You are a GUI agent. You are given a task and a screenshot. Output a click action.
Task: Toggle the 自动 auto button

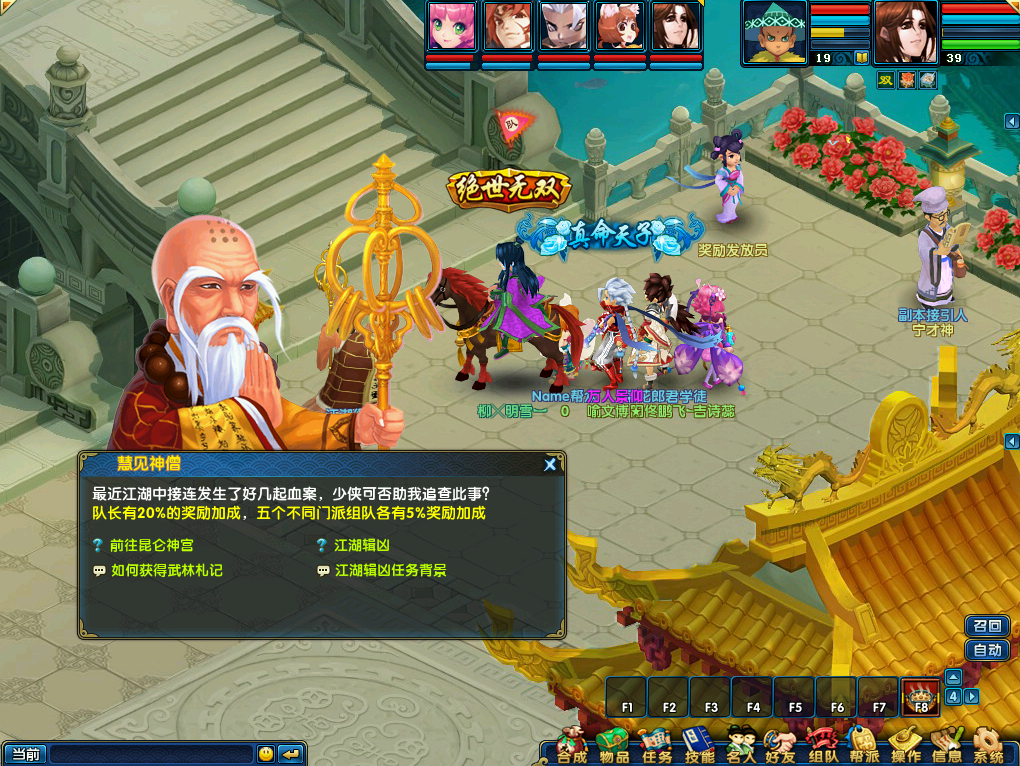[986, 650]
